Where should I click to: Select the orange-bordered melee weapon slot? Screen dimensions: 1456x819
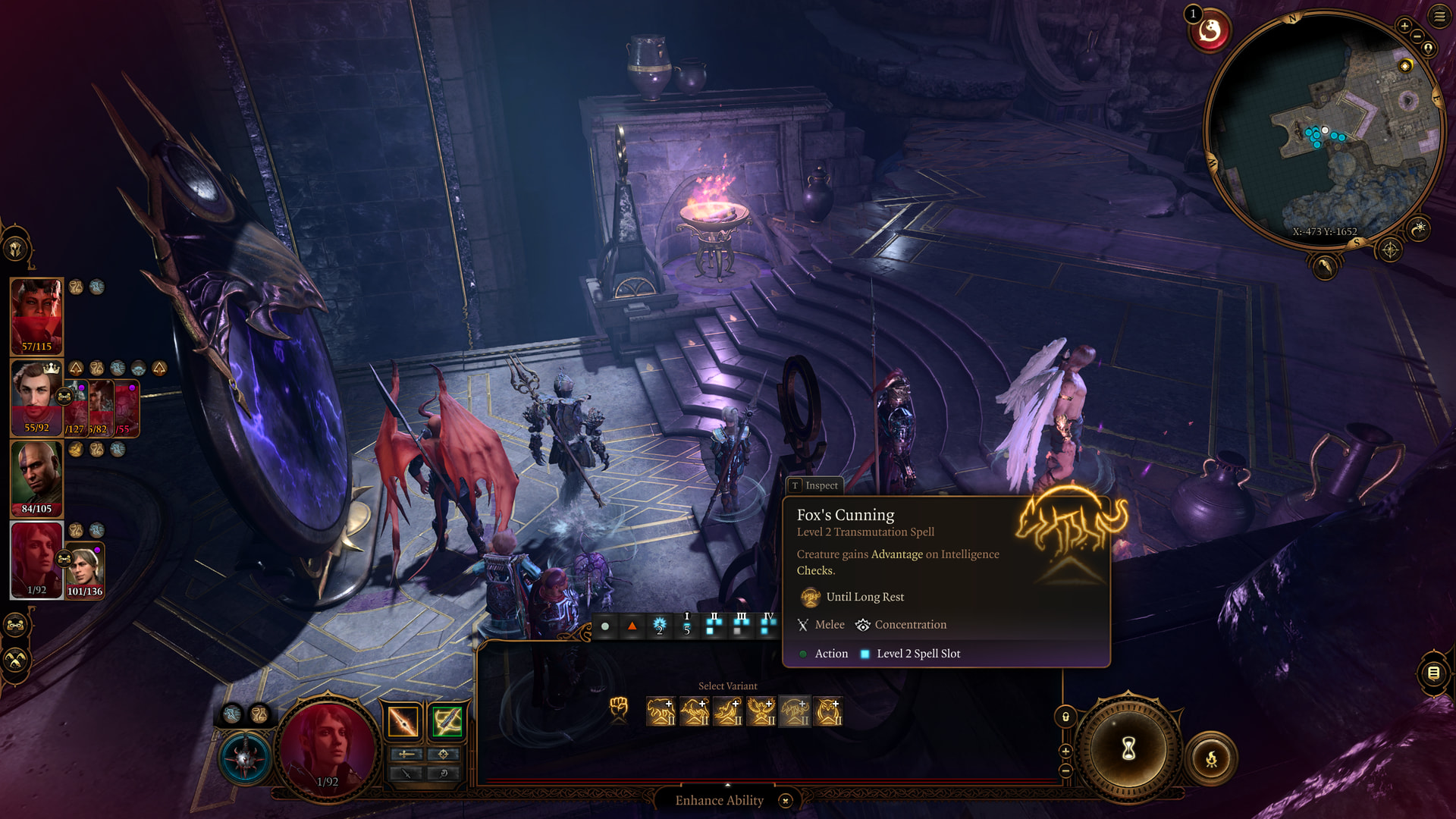coord(403,721)
